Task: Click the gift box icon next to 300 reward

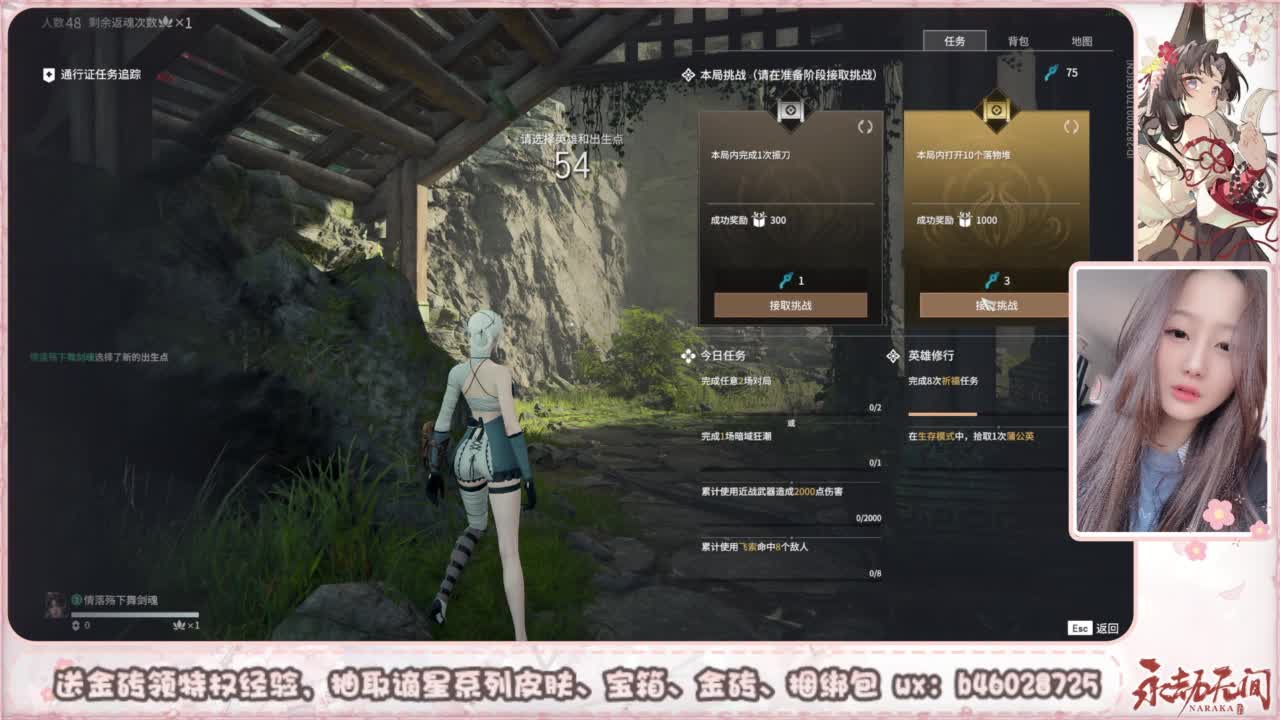Action: 759,221
